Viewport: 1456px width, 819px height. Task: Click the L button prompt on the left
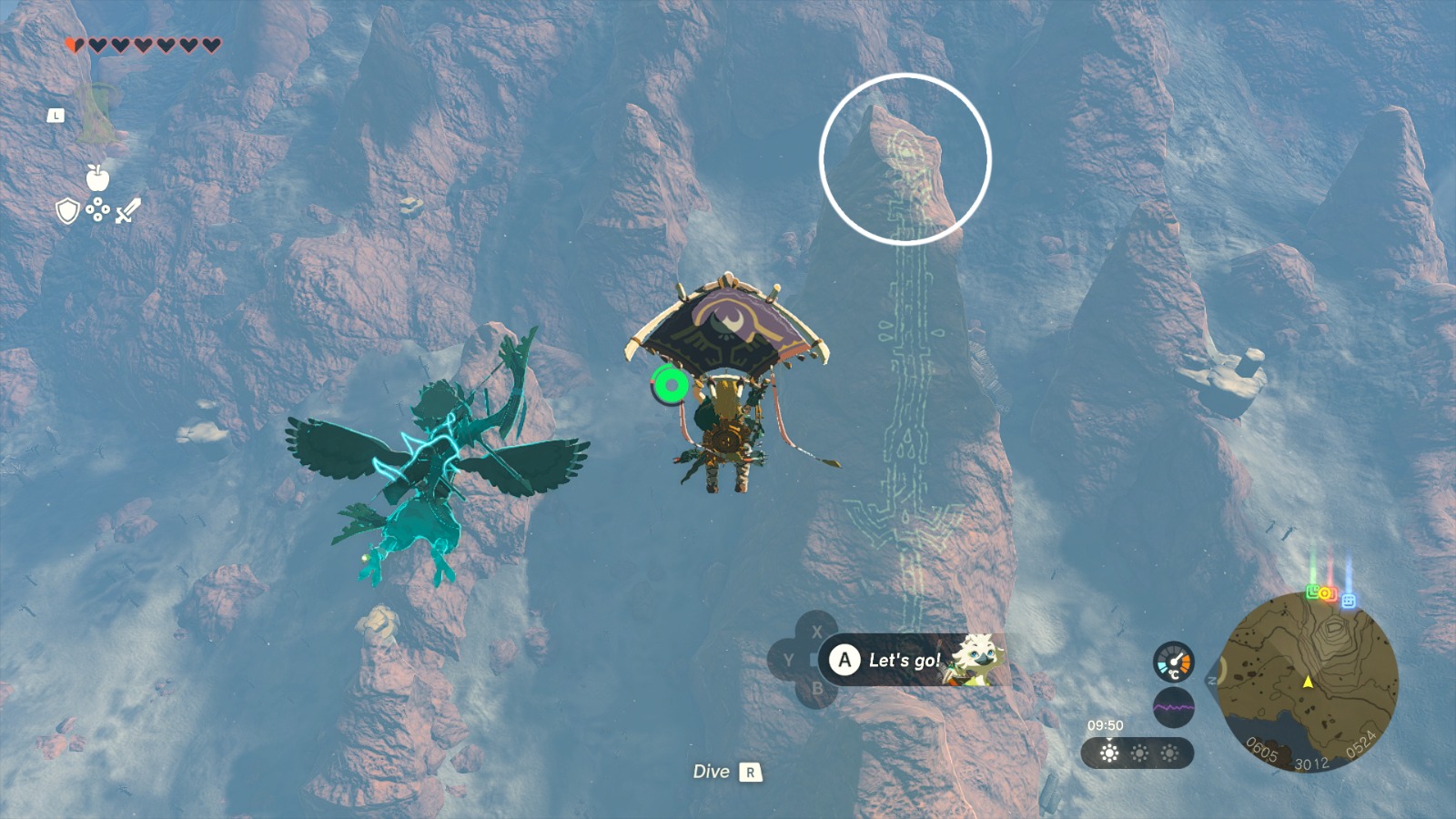56,115
